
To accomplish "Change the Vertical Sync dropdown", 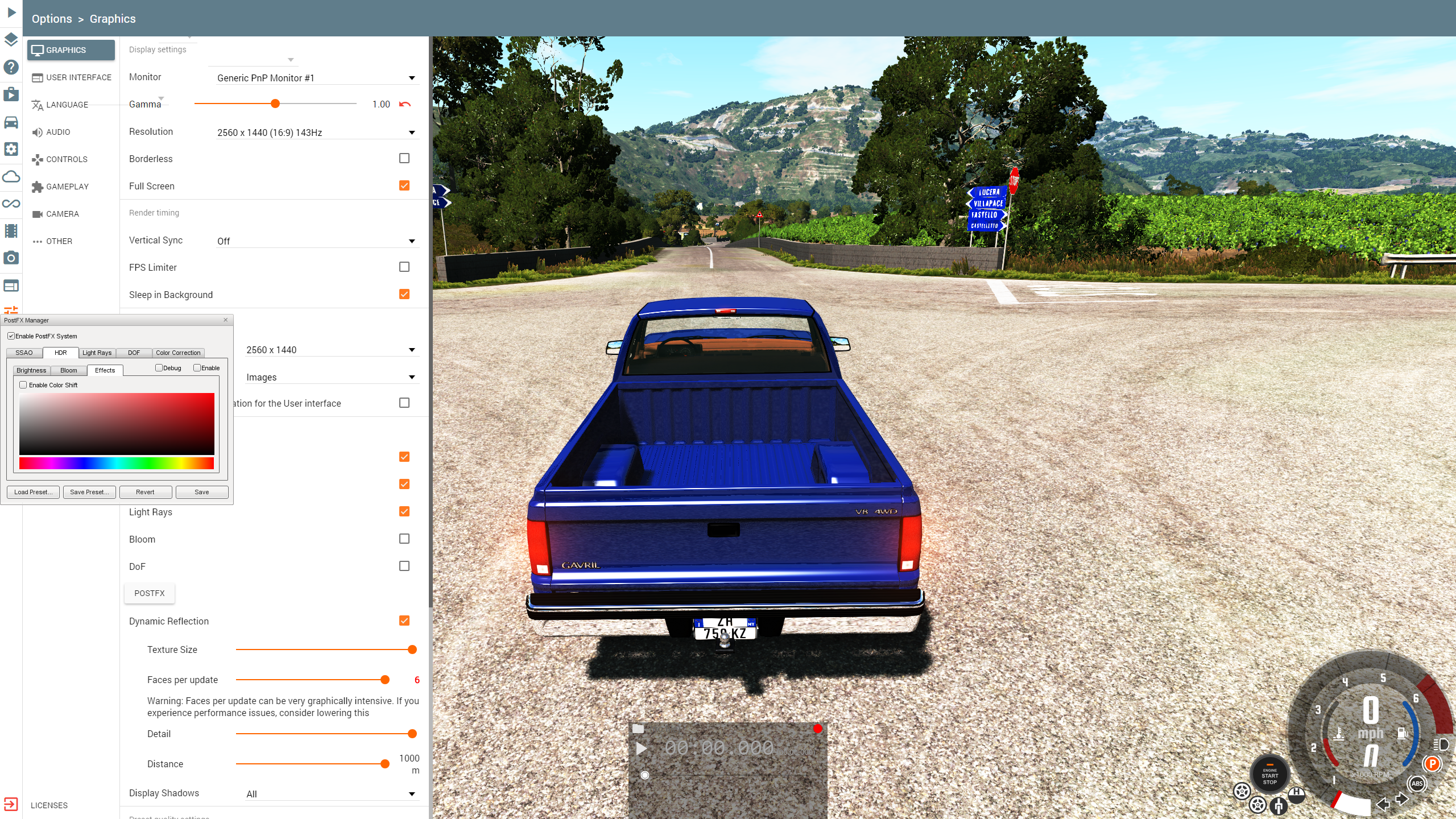I will point(316,241).
